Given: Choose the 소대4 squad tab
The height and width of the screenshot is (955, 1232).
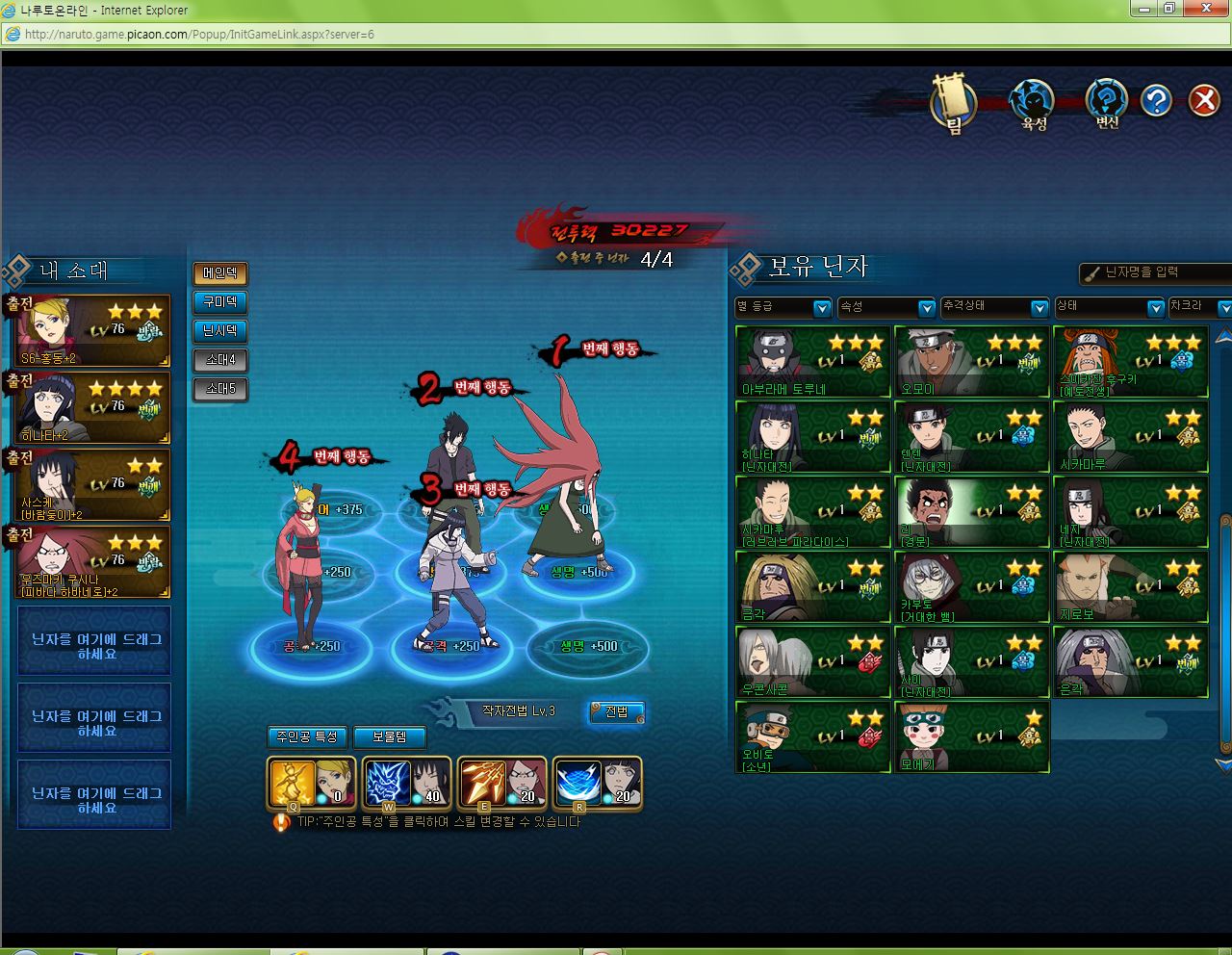Looking at the screenshot, I should point(220,360).
